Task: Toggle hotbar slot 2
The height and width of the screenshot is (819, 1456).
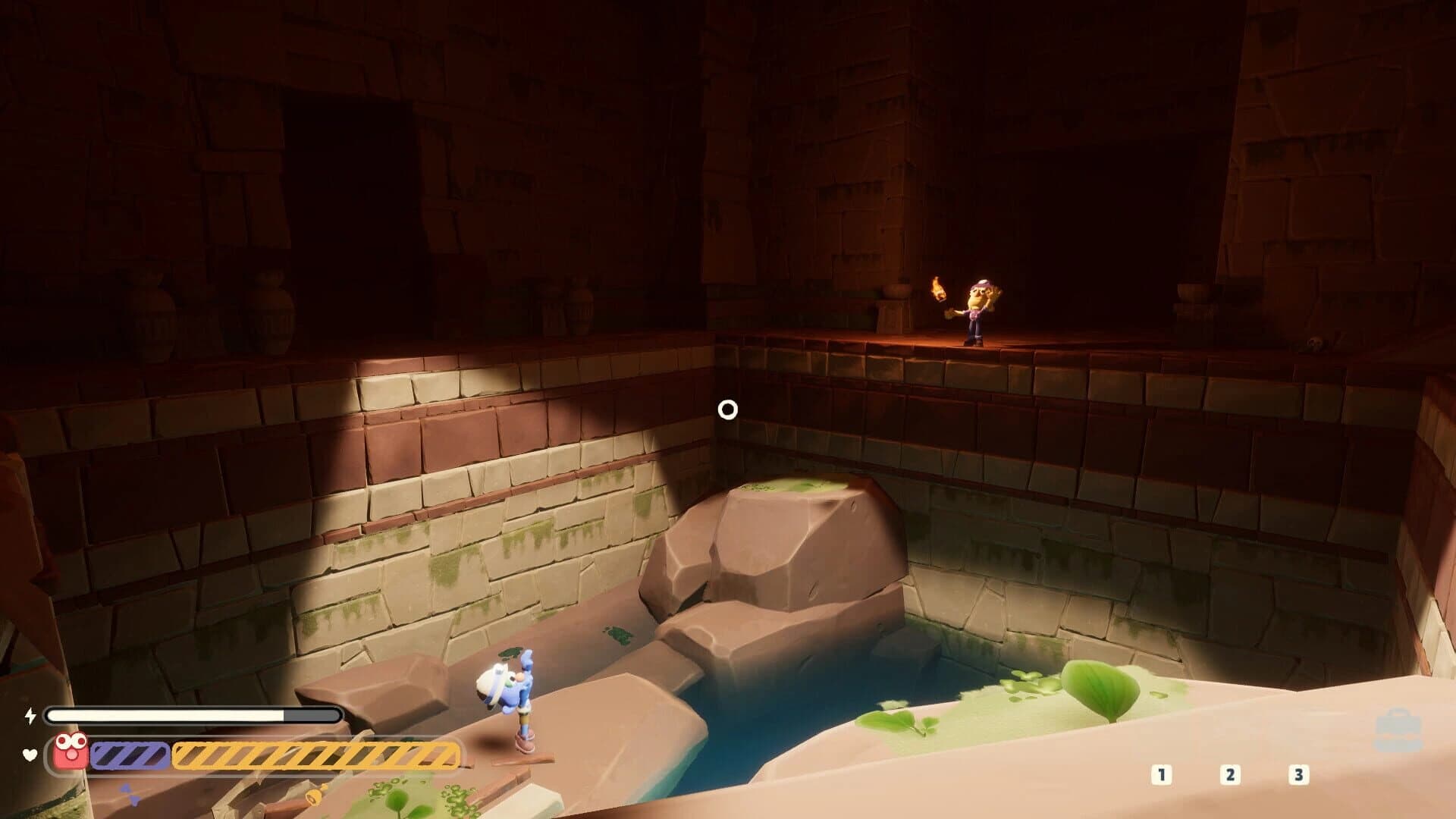Action: coord(1230,774)
